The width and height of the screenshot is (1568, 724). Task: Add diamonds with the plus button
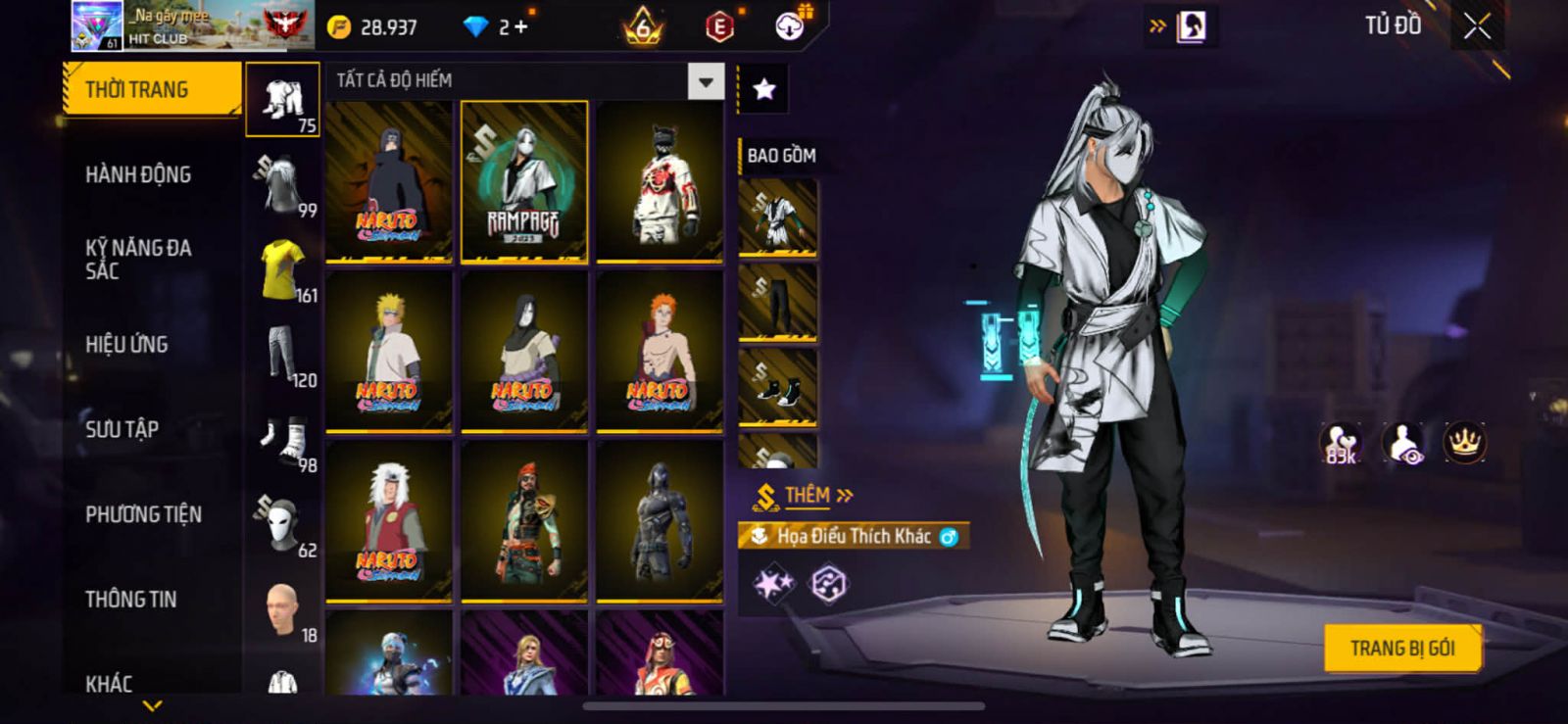pos(520,27)
